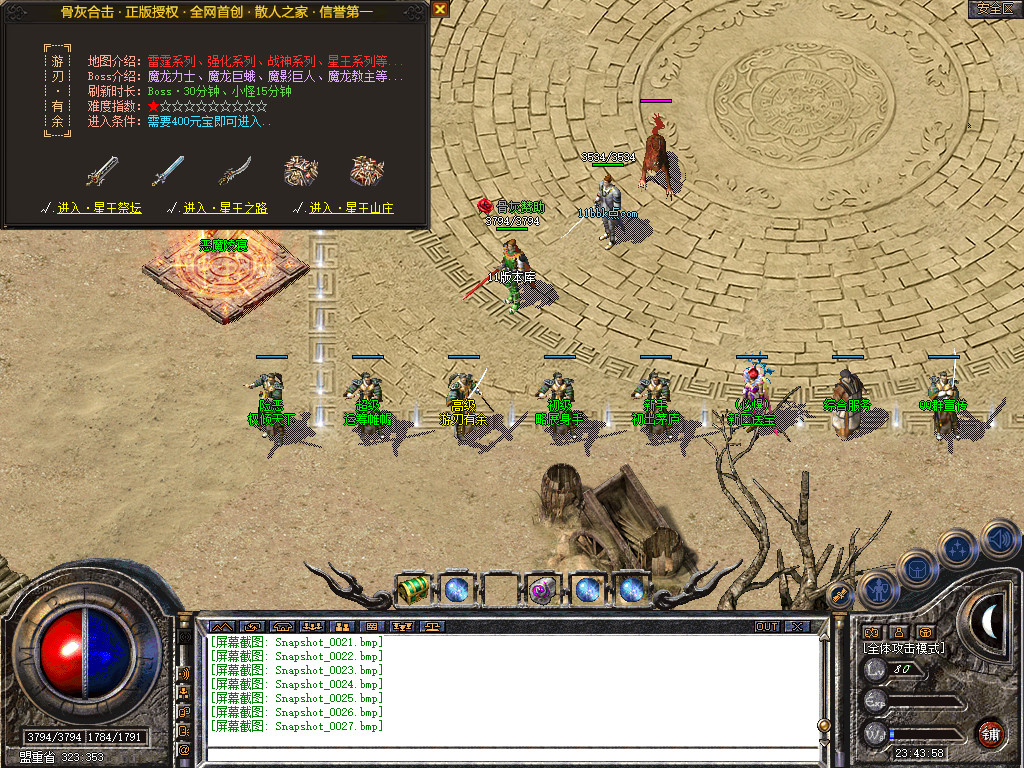Use the green treasure chest hotbar item
The width and height of the screenshot is (1024, 768).
click(x=412, y=589)
